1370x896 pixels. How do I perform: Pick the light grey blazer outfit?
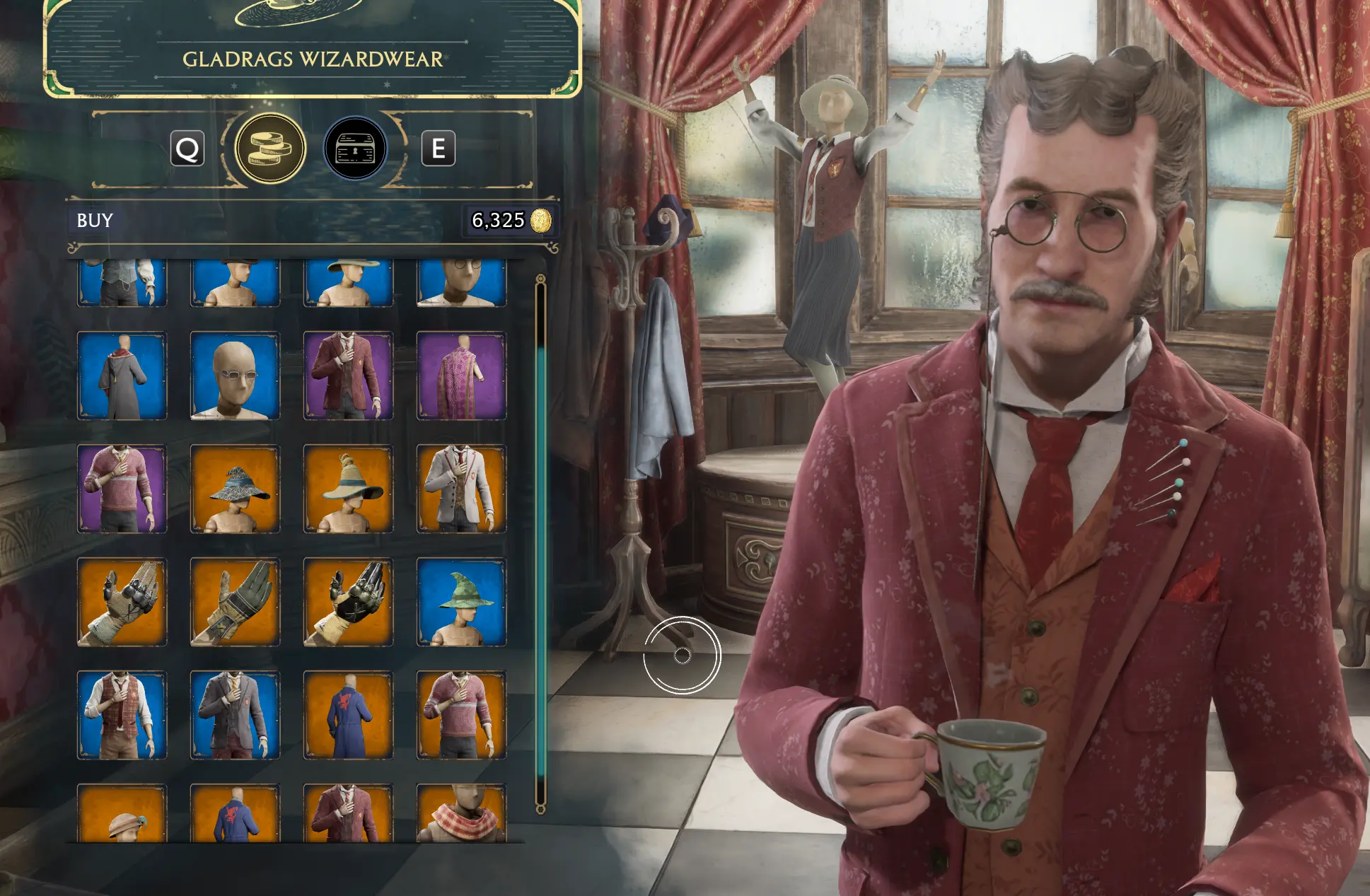click(x=461, y=489)
